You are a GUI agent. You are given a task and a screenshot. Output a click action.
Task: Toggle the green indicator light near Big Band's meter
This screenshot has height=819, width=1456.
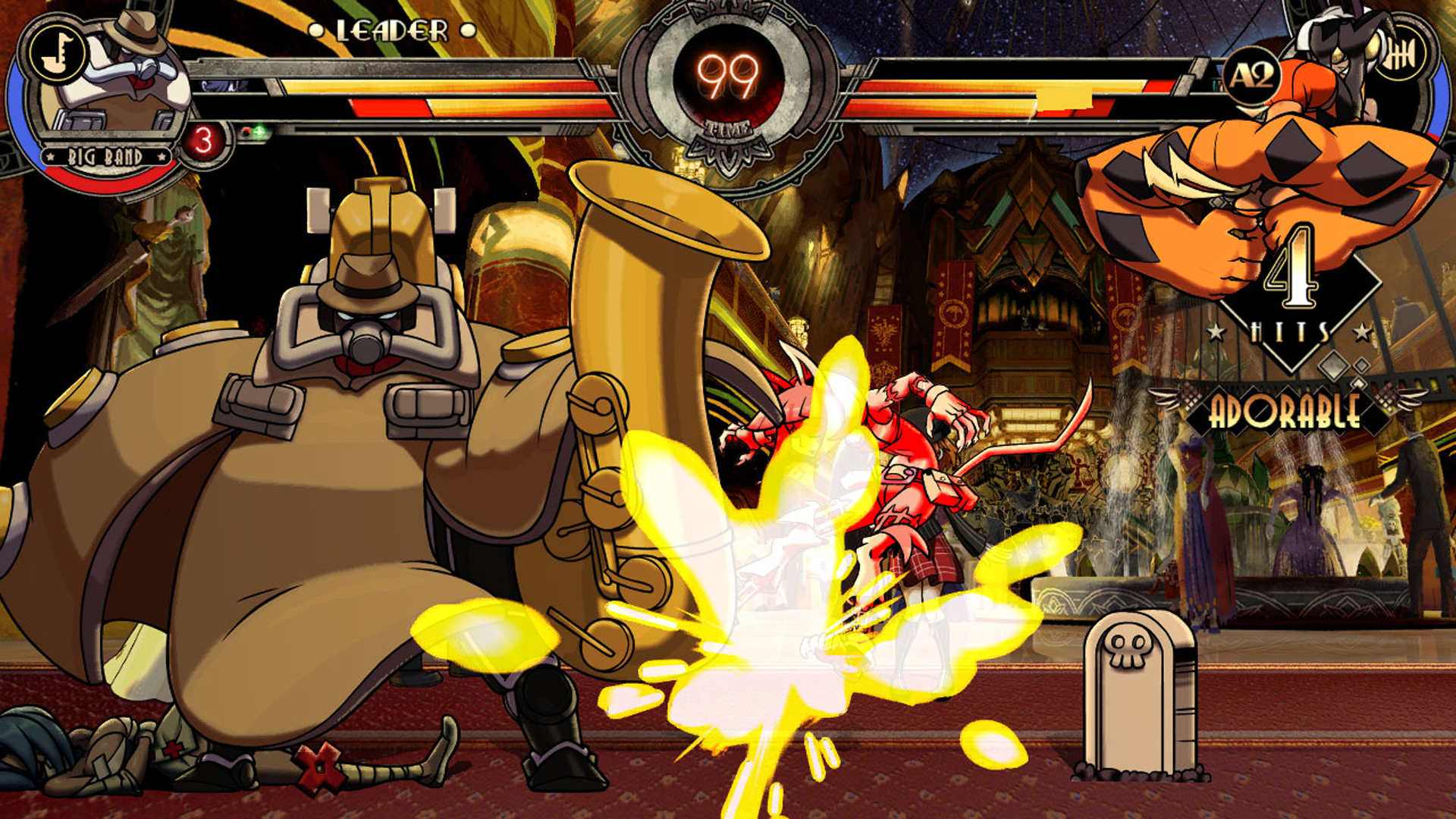point(259,130)
